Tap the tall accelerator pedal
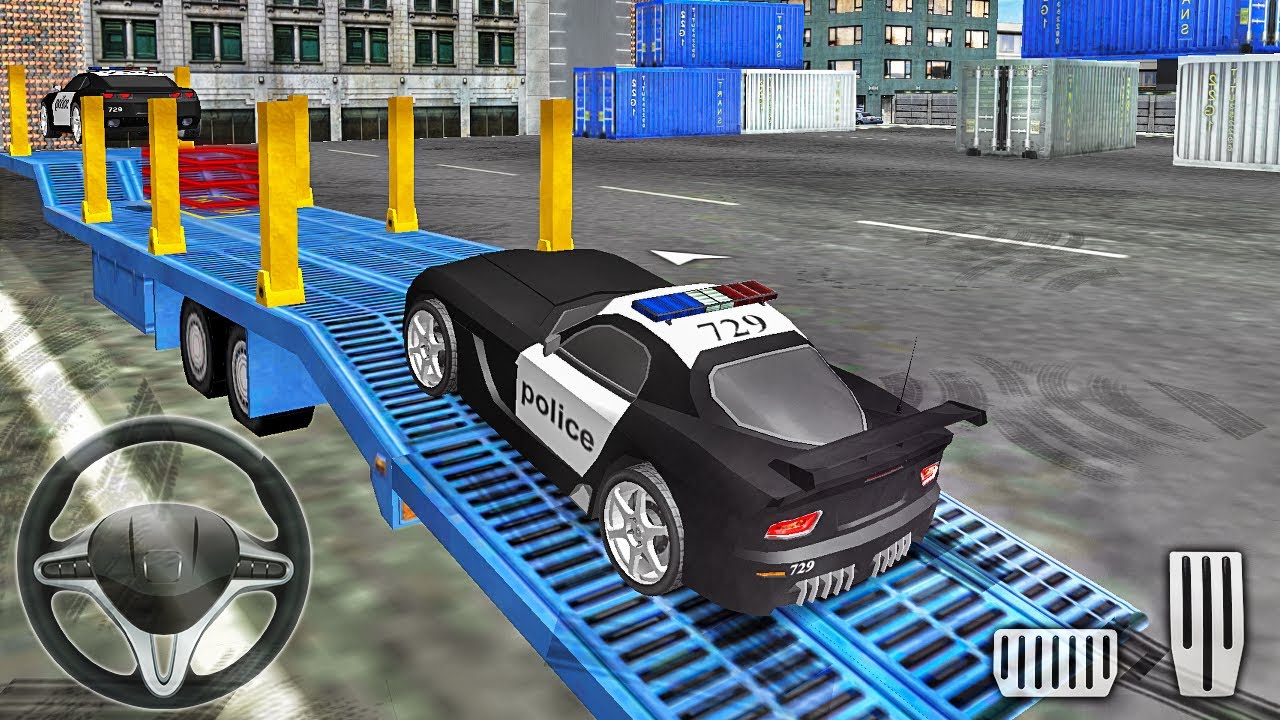The width and height of the screenshot is (1280, 720). (x=1206, y=621)
